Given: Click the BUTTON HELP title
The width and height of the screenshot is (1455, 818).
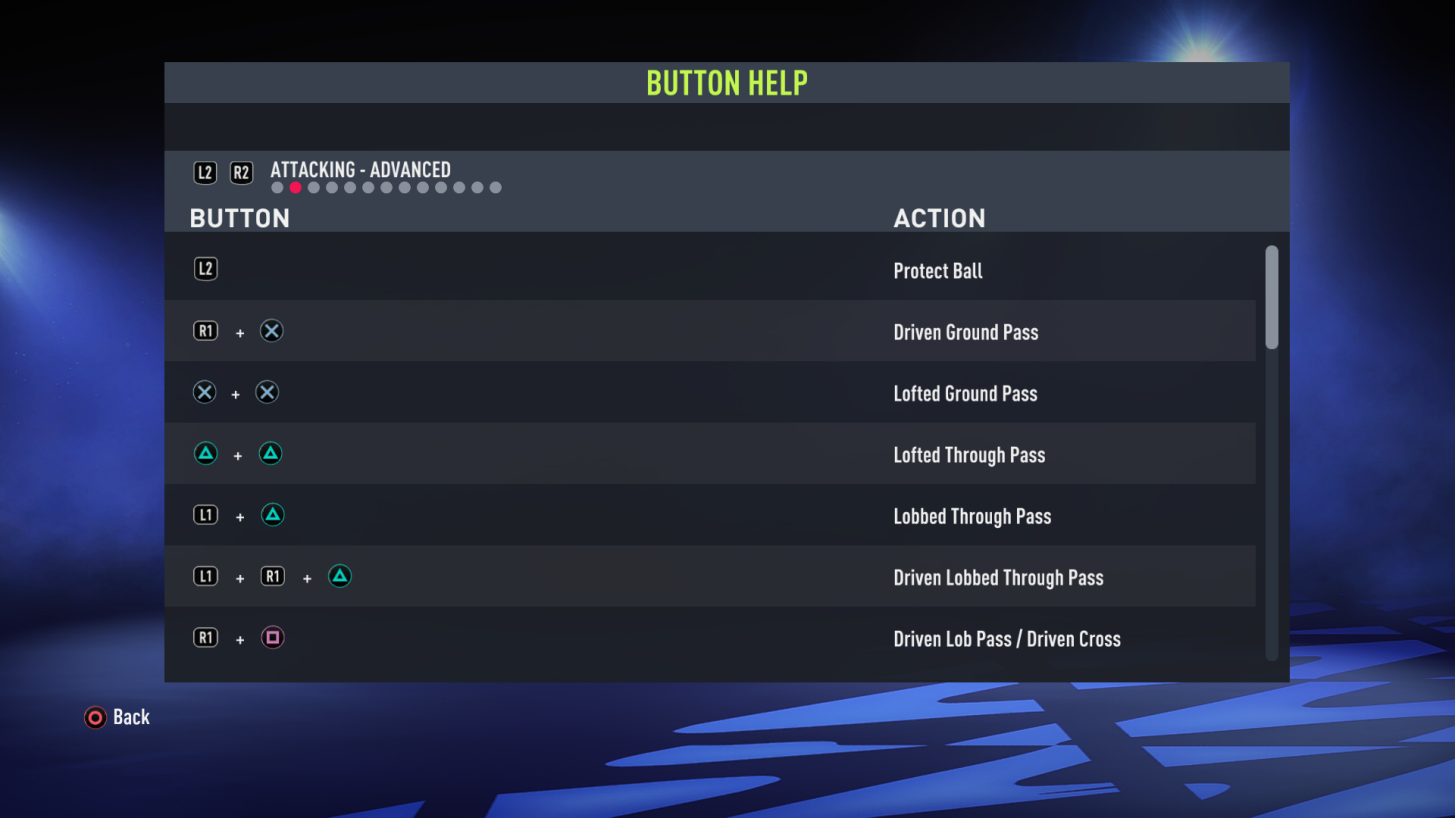Looking at the screenshot, I should coord(727,83).
